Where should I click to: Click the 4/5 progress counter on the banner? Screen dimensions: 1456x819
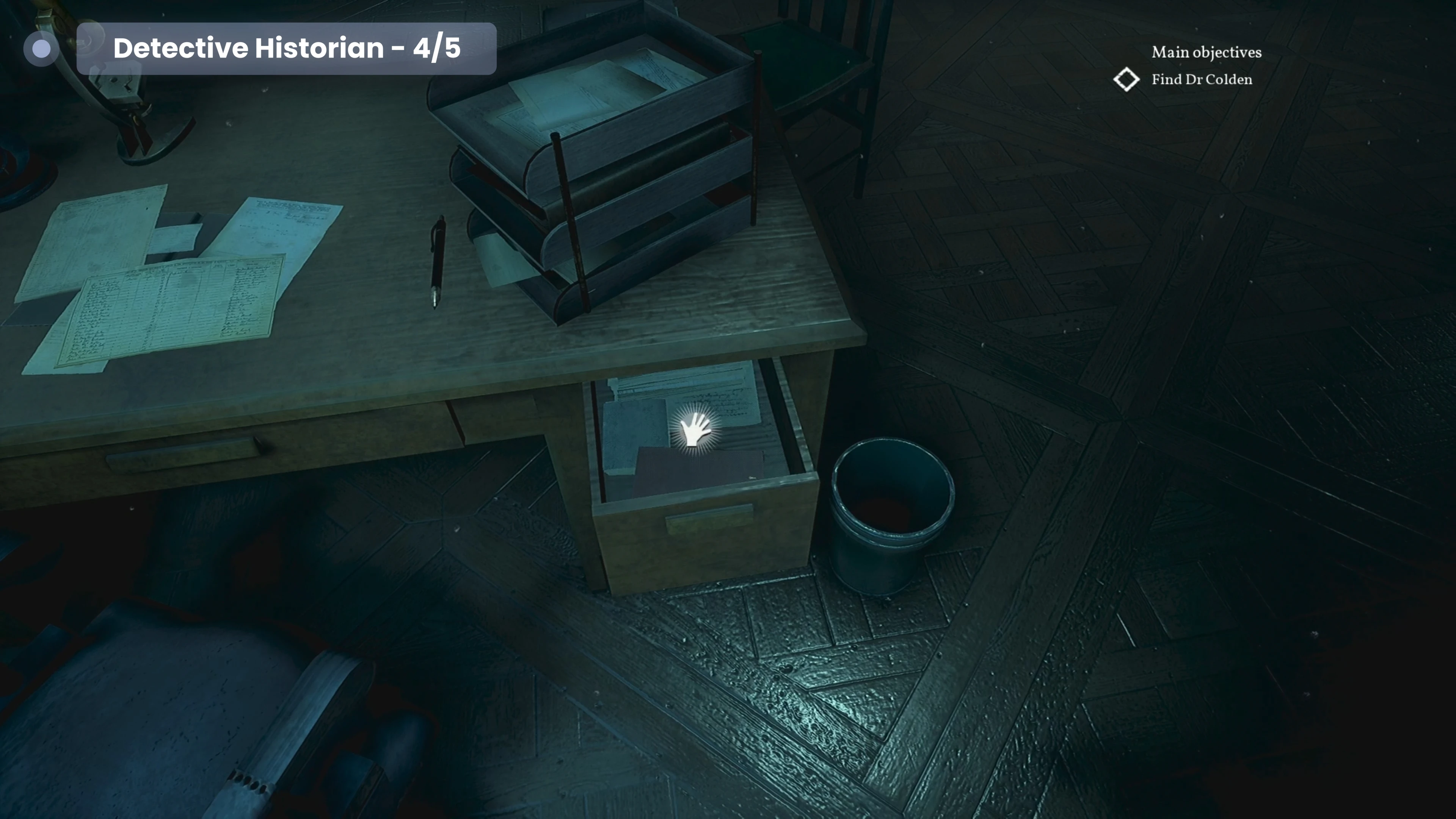click(x=438, y=49)
